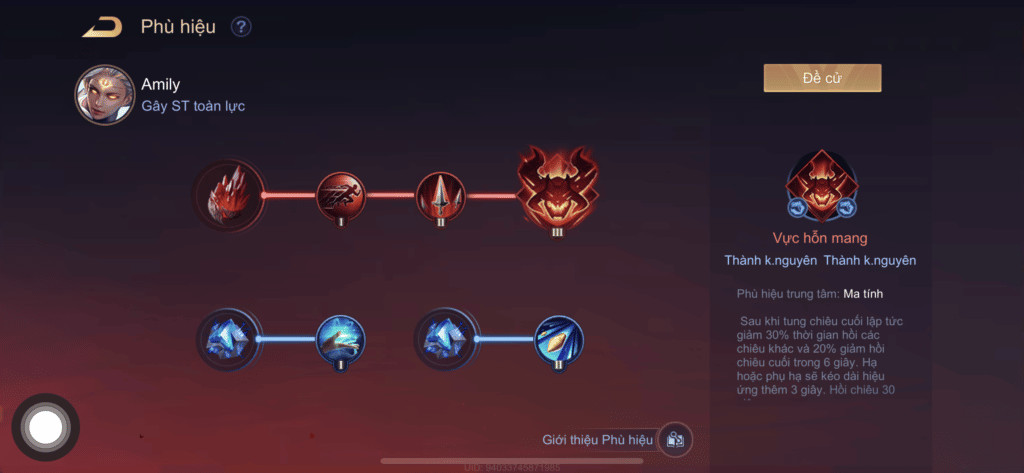Image resolution: width=1024 pixels, height=473 pixels.
Task: Open the Phù hiệu help question mark
Action: pos(241,27)
